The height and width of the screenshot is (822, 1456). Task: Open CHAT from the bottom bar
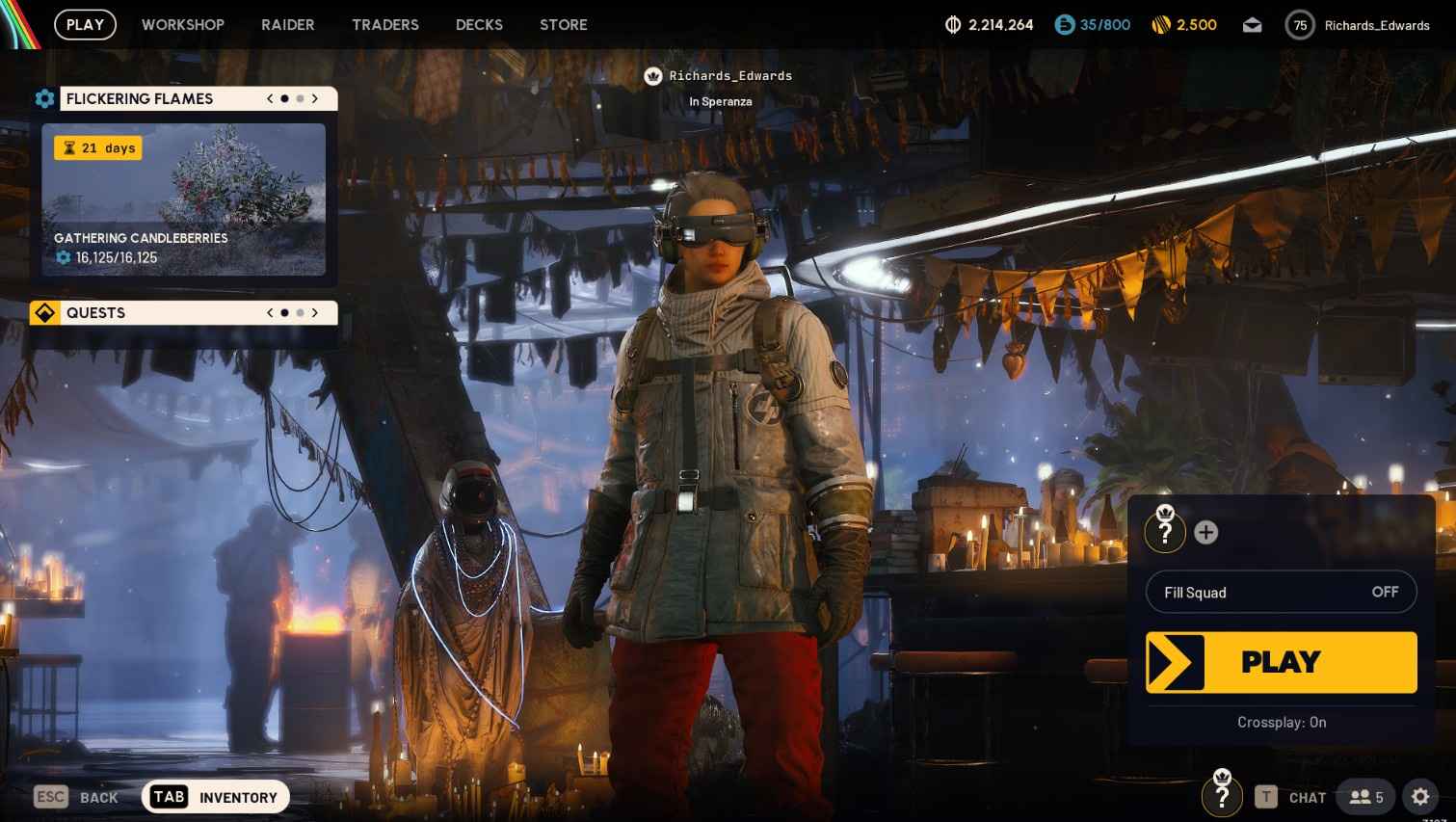pyautogui.click(x=1307, y=797)
